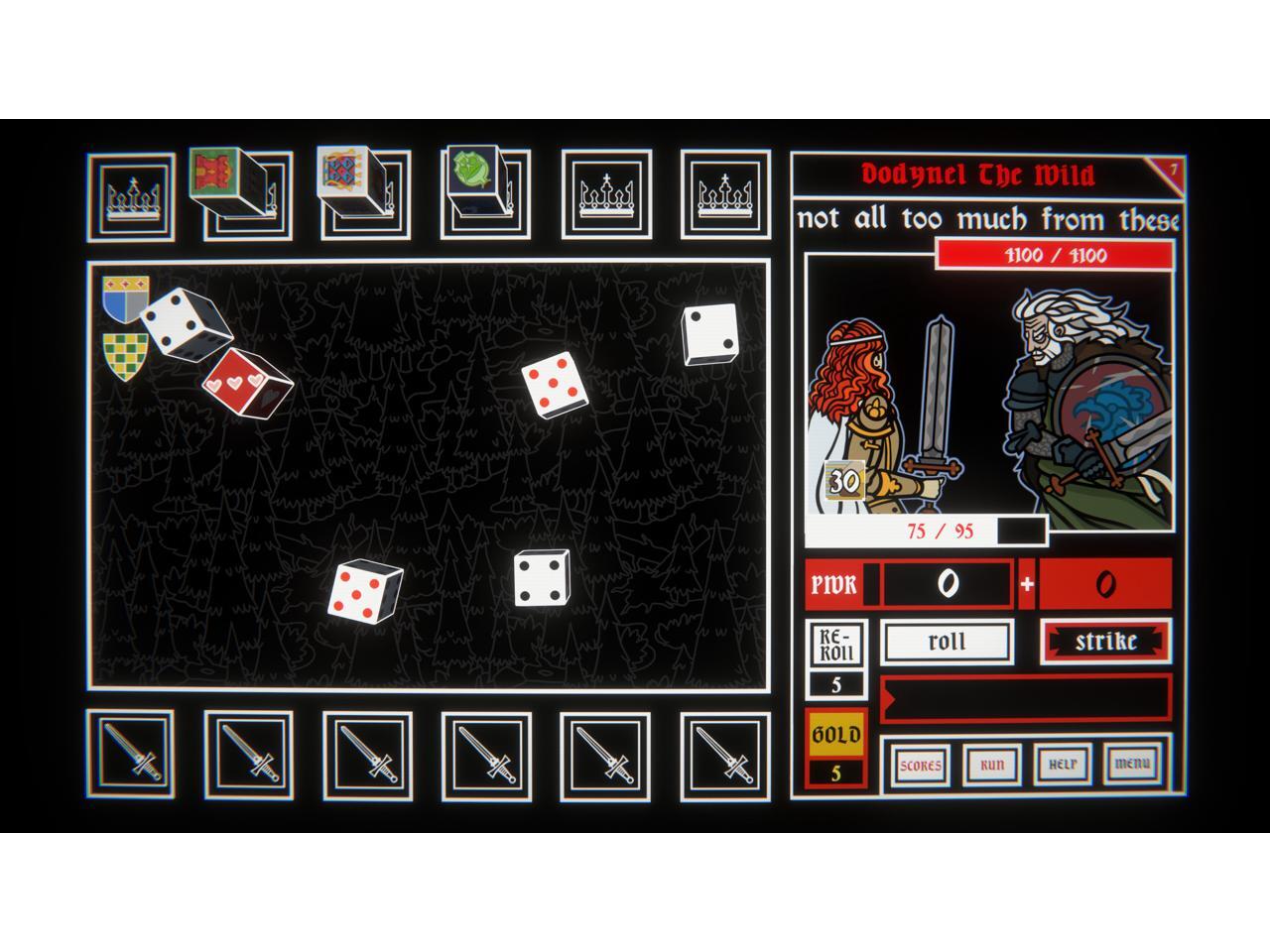Hit the strike button
This screenshot has width=1270, height=952.
click(1105, 642)
